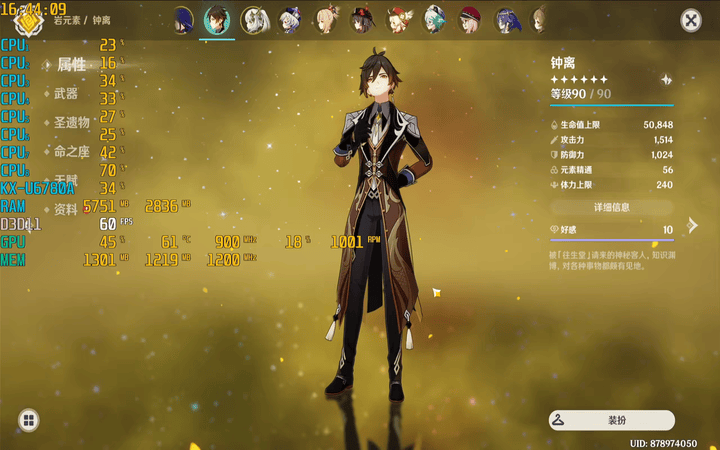Go to next character with right arrow
The width and height of the screenshot is (720, 450).
click(693, 225)
